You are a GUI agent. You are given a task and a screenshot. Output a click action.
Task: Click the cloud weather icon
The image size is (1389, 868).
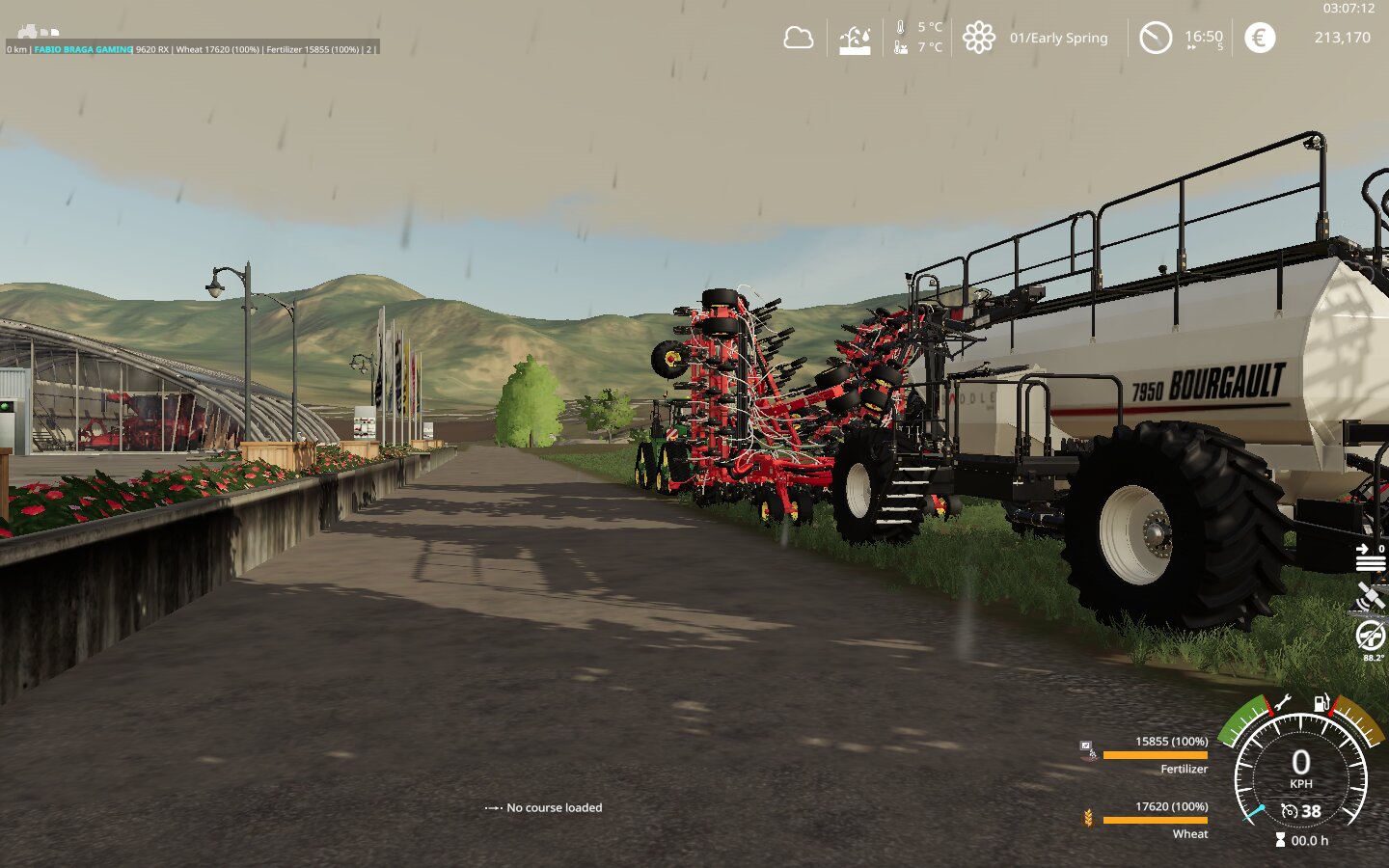point(798,39)
